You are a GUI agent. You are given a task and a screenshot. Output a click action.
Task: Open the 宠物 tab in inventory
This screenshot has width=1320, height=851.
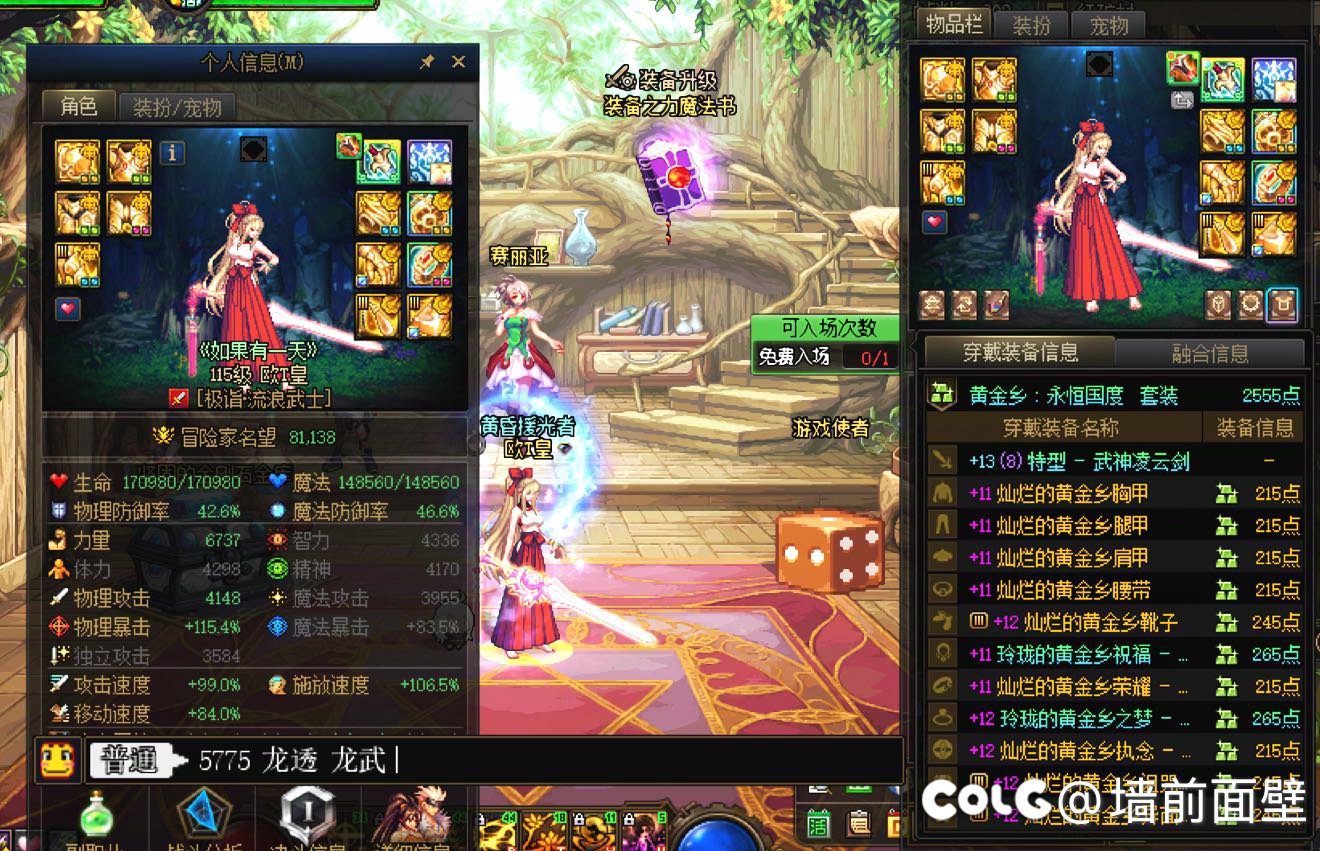[x=1108, y=25]
